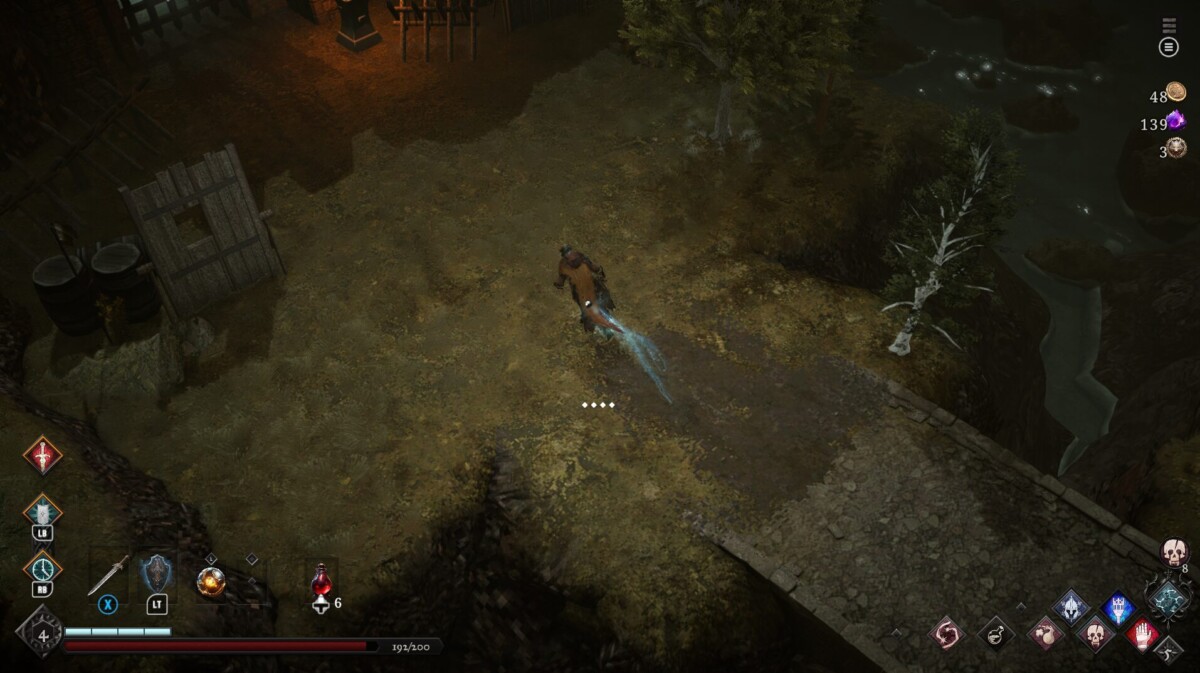Select the equipped shield slot
The width and height of the screenshot is (1200, 673).
[156, 575]
